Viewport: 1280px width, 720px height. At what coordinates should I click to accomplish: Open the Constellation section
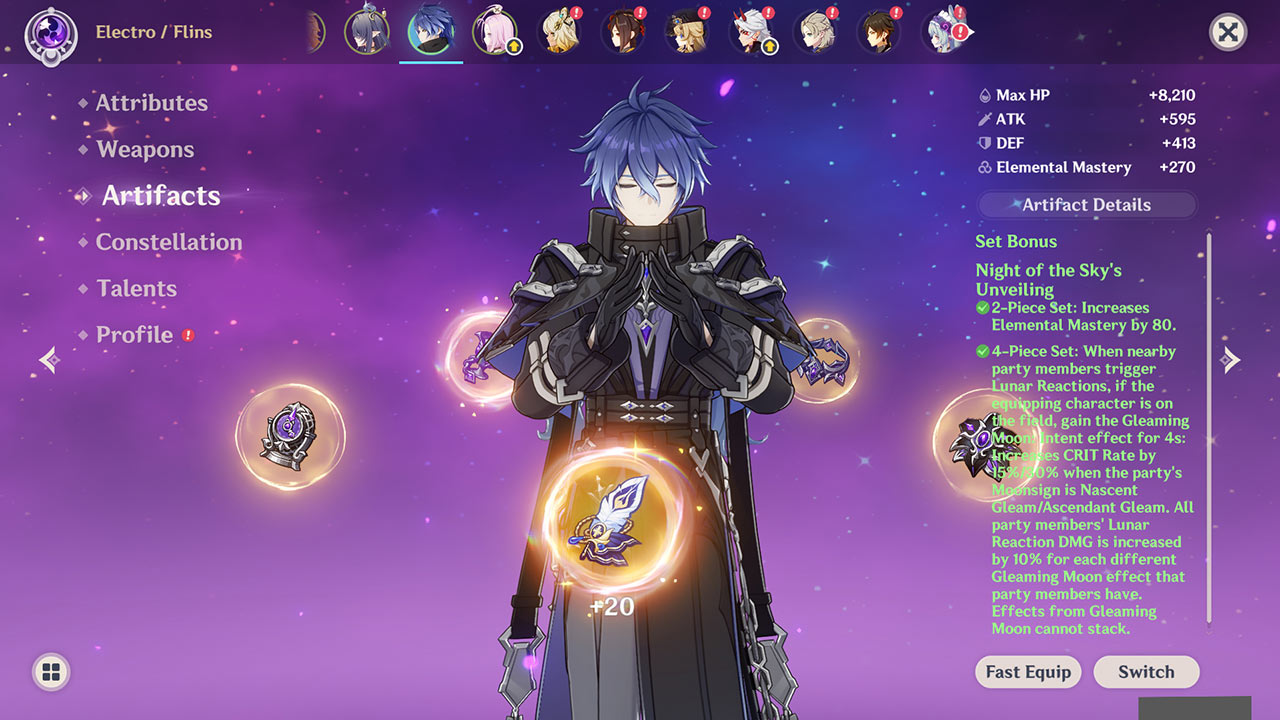166,242
